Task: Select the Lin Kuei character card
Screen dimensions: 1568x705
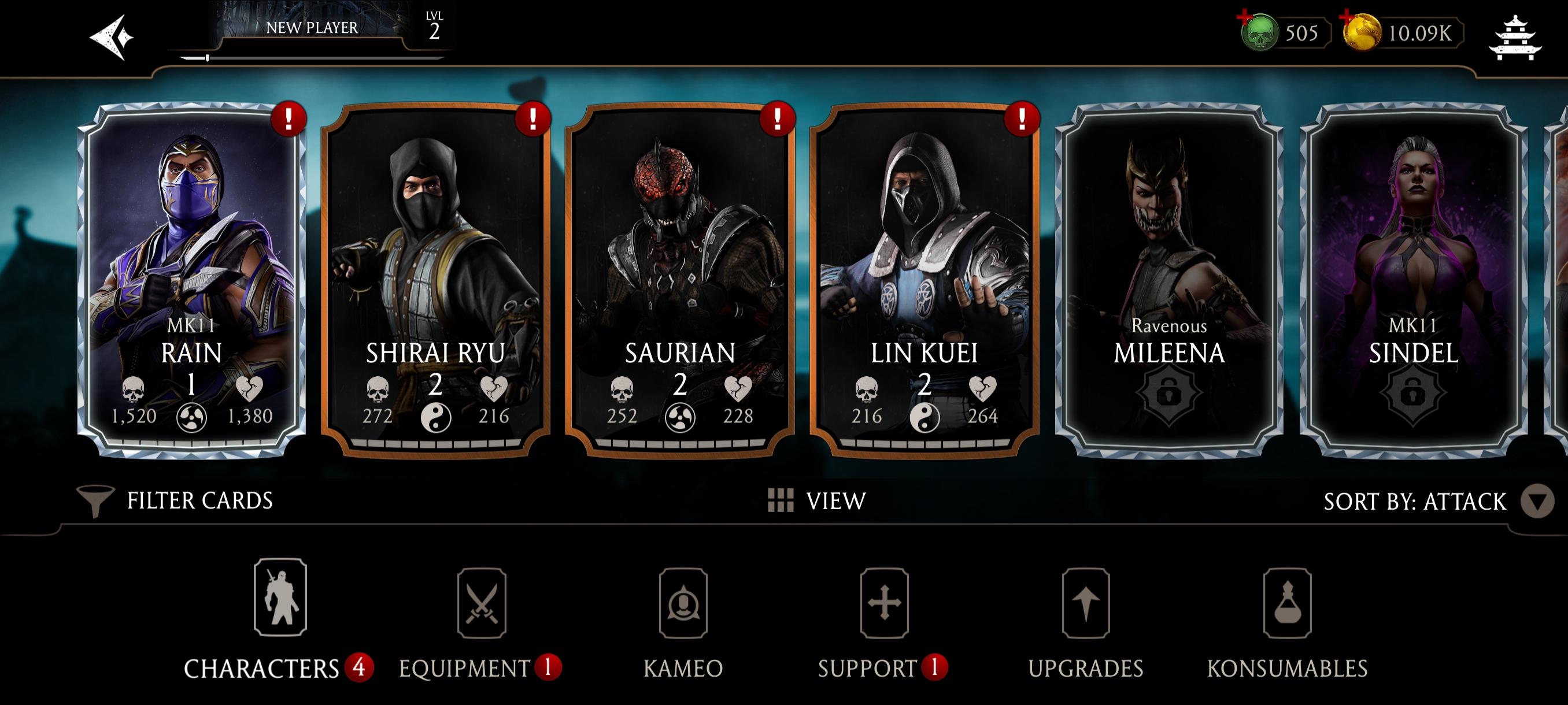Action: tap(924, 280)
